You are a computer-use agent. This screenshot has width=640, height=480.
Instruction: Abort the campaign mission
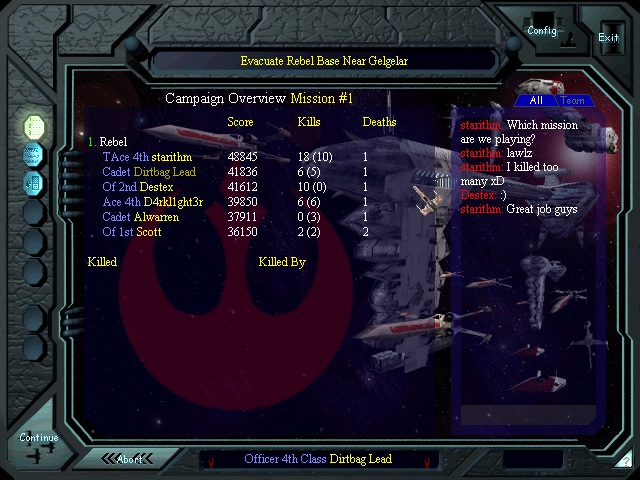tap(130, 459)
